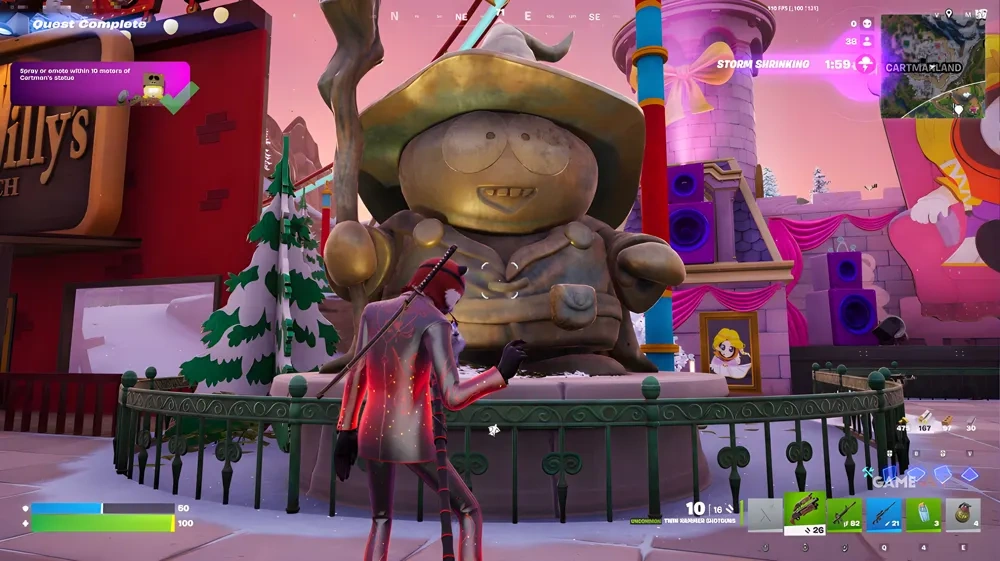This screenshot has height=561, width=1000.
Task: Click the completed Cartman statue quest banner
Action: [100, 83]
